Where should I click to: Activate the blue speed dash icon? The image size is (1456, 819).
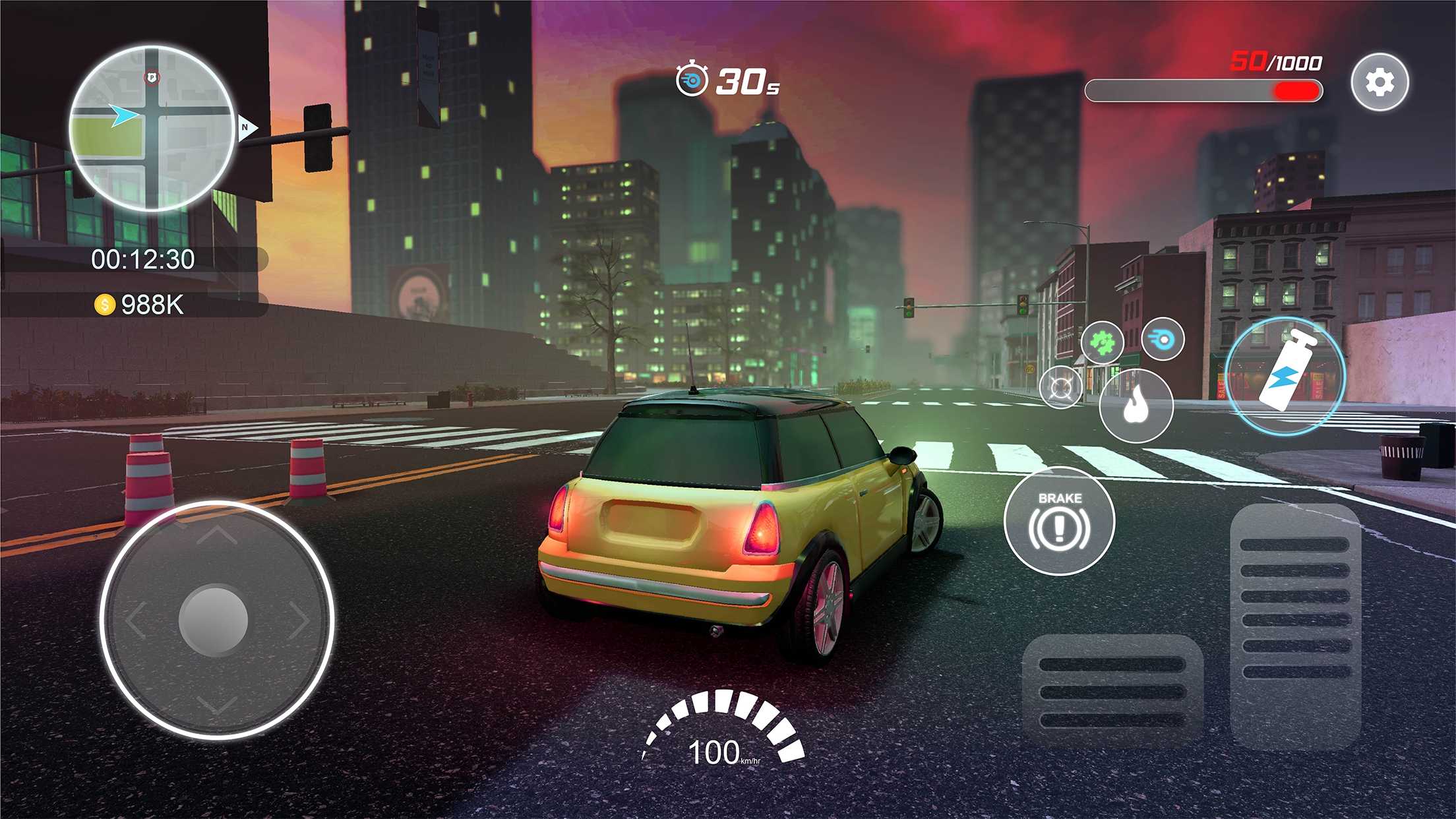pyautogui.click(x=1163, y=339)
